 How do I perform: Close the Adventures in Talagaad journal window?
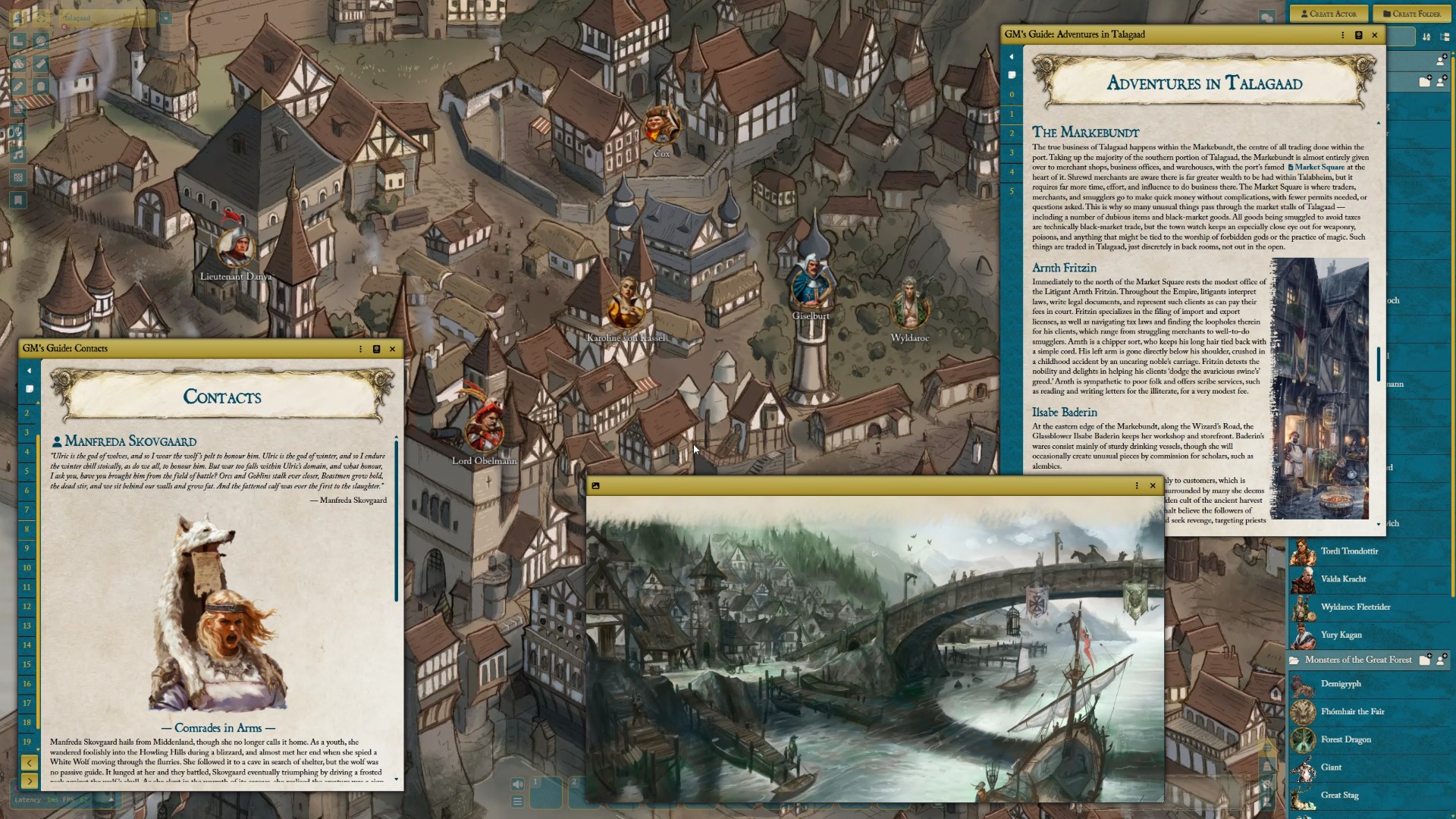tap(1374, 35)
